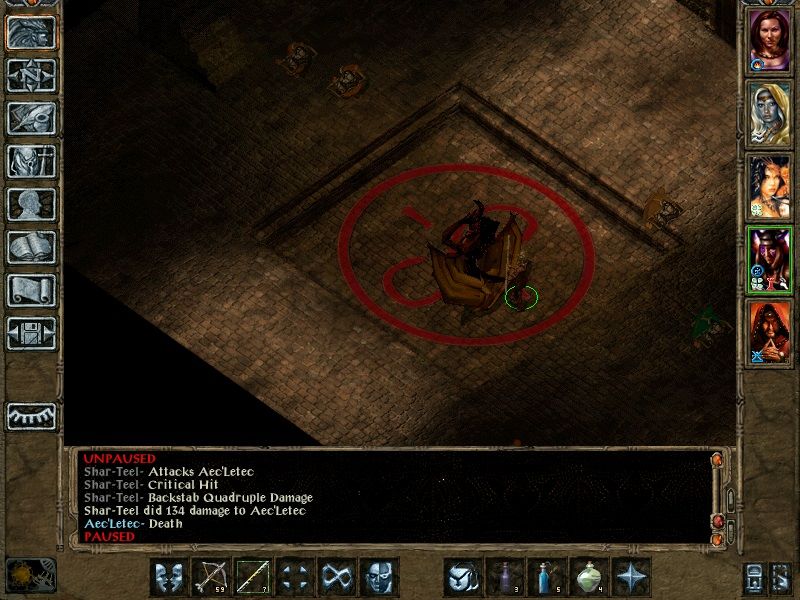This screenshot has width=800, height=600.
Task: Use the round green flask quick item
Action: (x=589, y=577)
